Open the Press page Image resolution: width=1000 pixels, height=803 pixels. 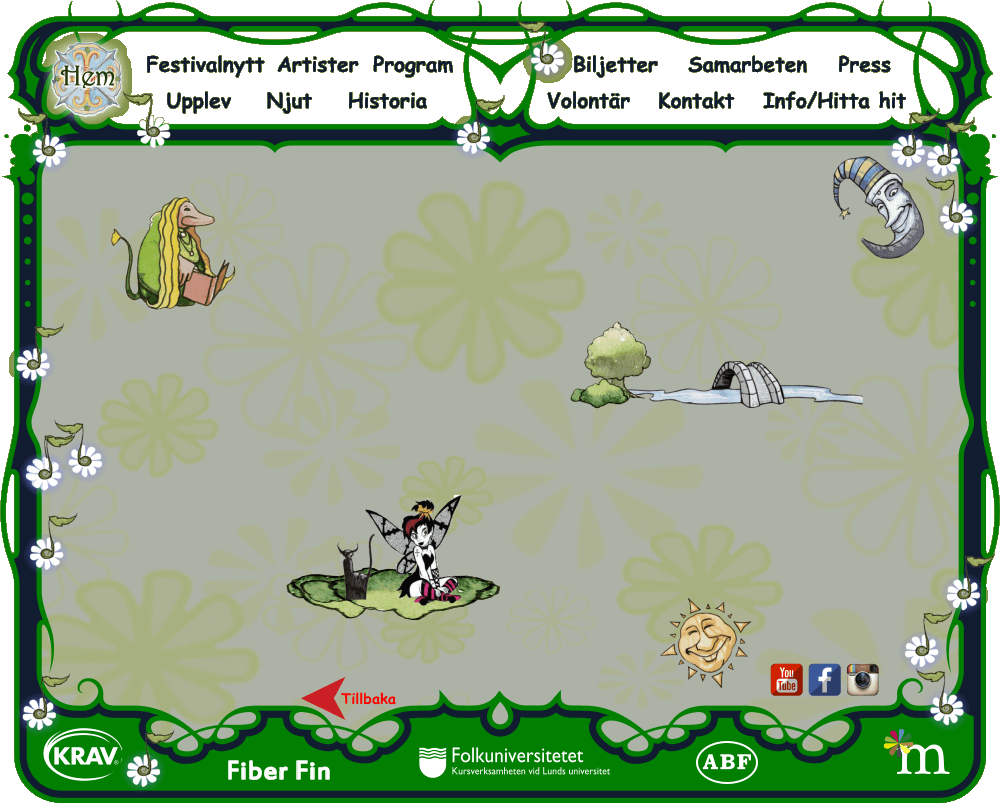pos(864,66)
